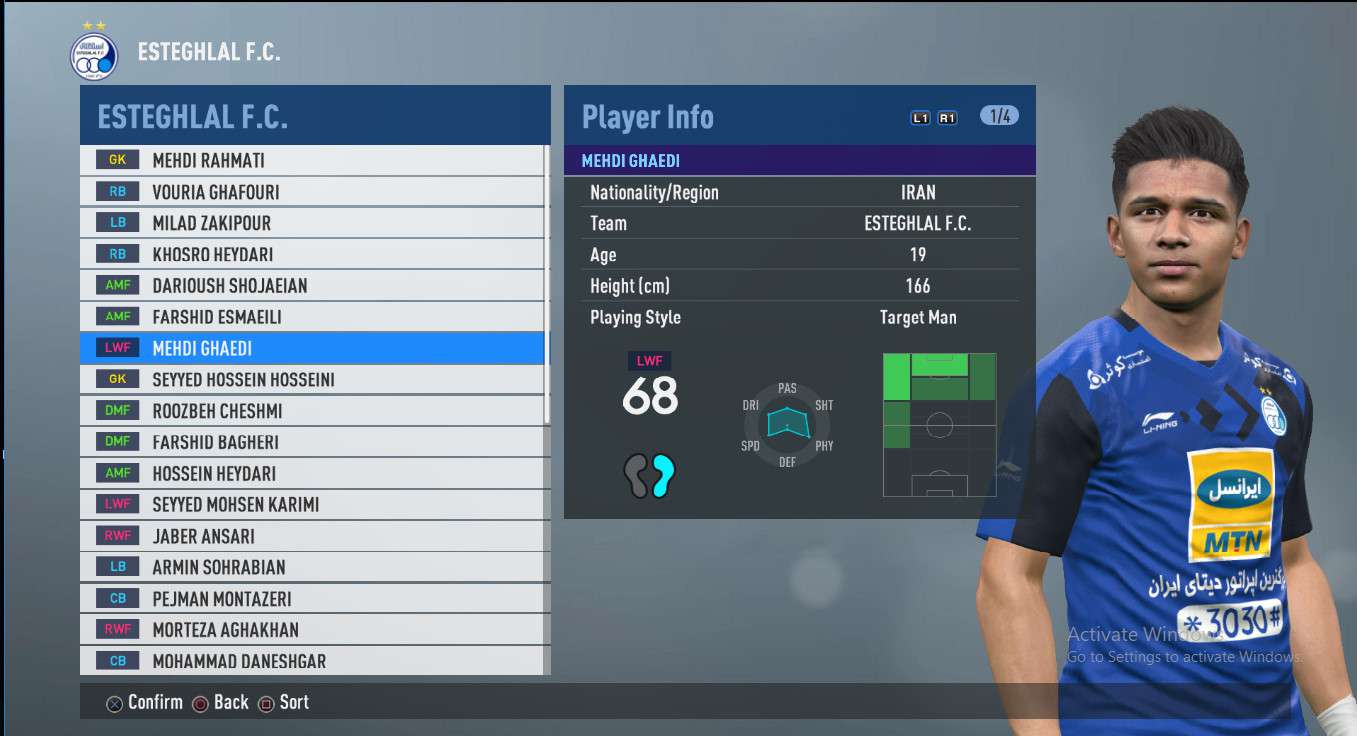Viewport: 1357px width, 736px height.
Task: Choose Mohammad Daneshgar's row
Action: pos(312,661)
